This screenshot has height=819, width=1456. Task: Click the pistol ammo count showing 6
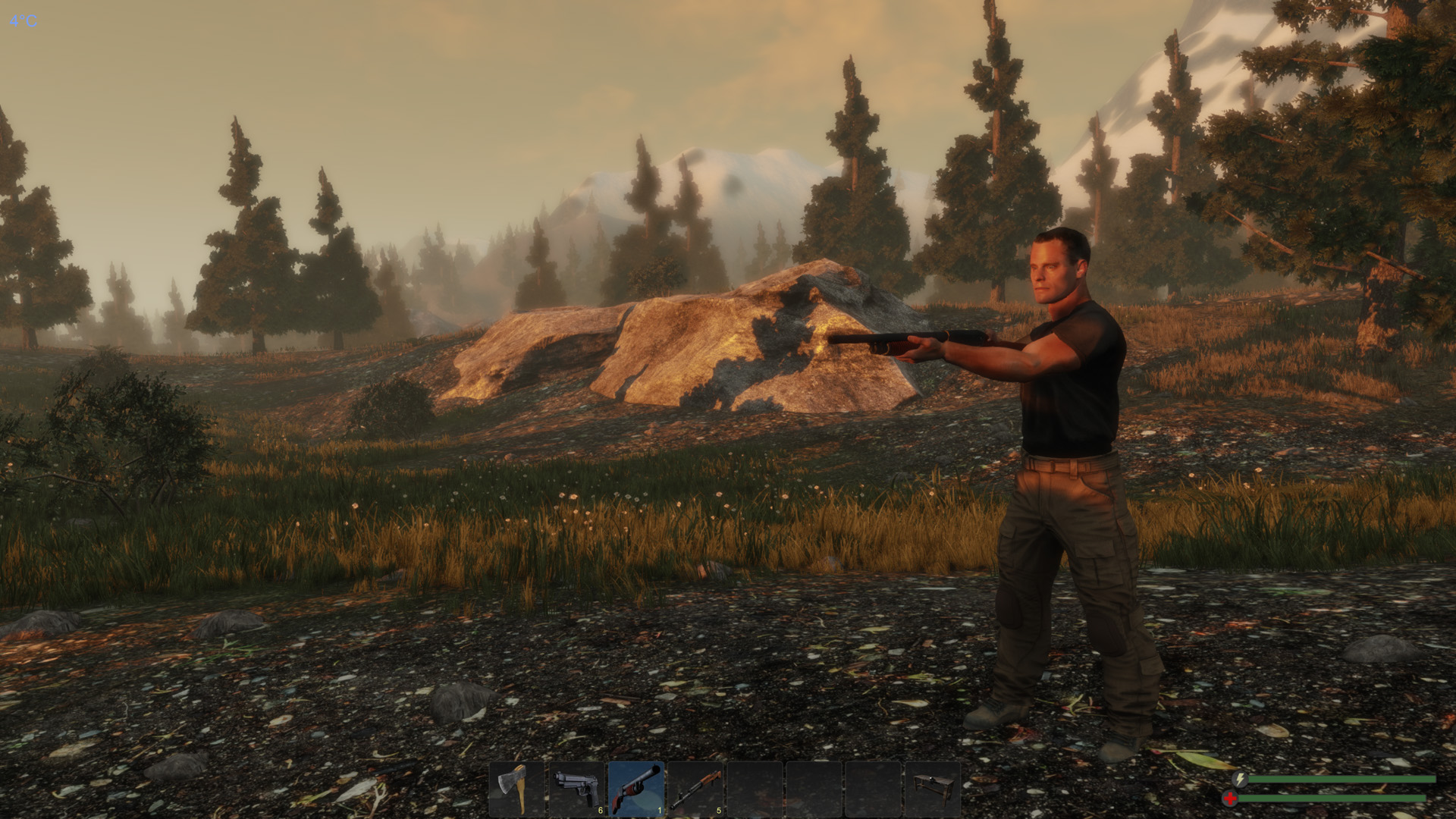(600, 809)
